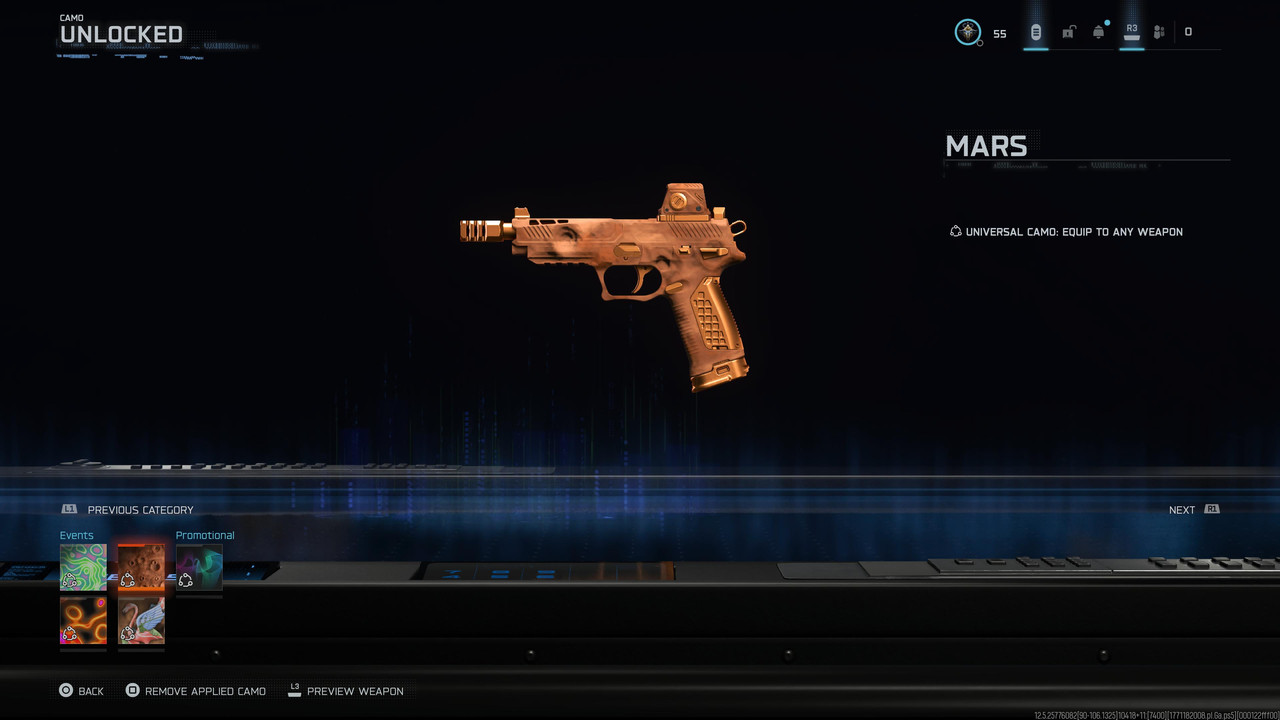The width and height of the screenshot is (1280, 720).
Task: Go back to the previous screen
Action: point(81,691)
